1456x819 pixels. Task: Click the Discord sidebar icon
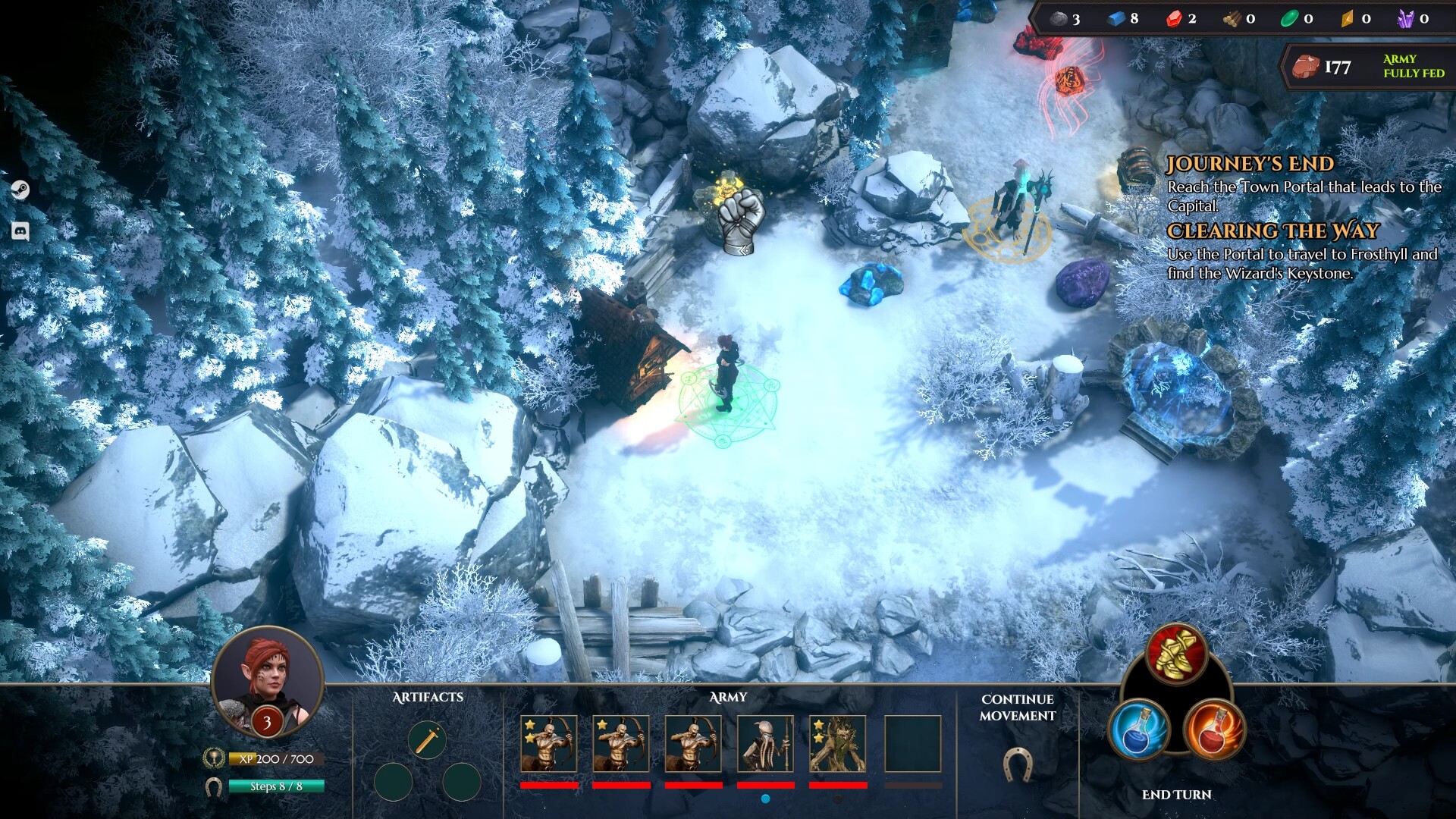(x=20, y=231)
